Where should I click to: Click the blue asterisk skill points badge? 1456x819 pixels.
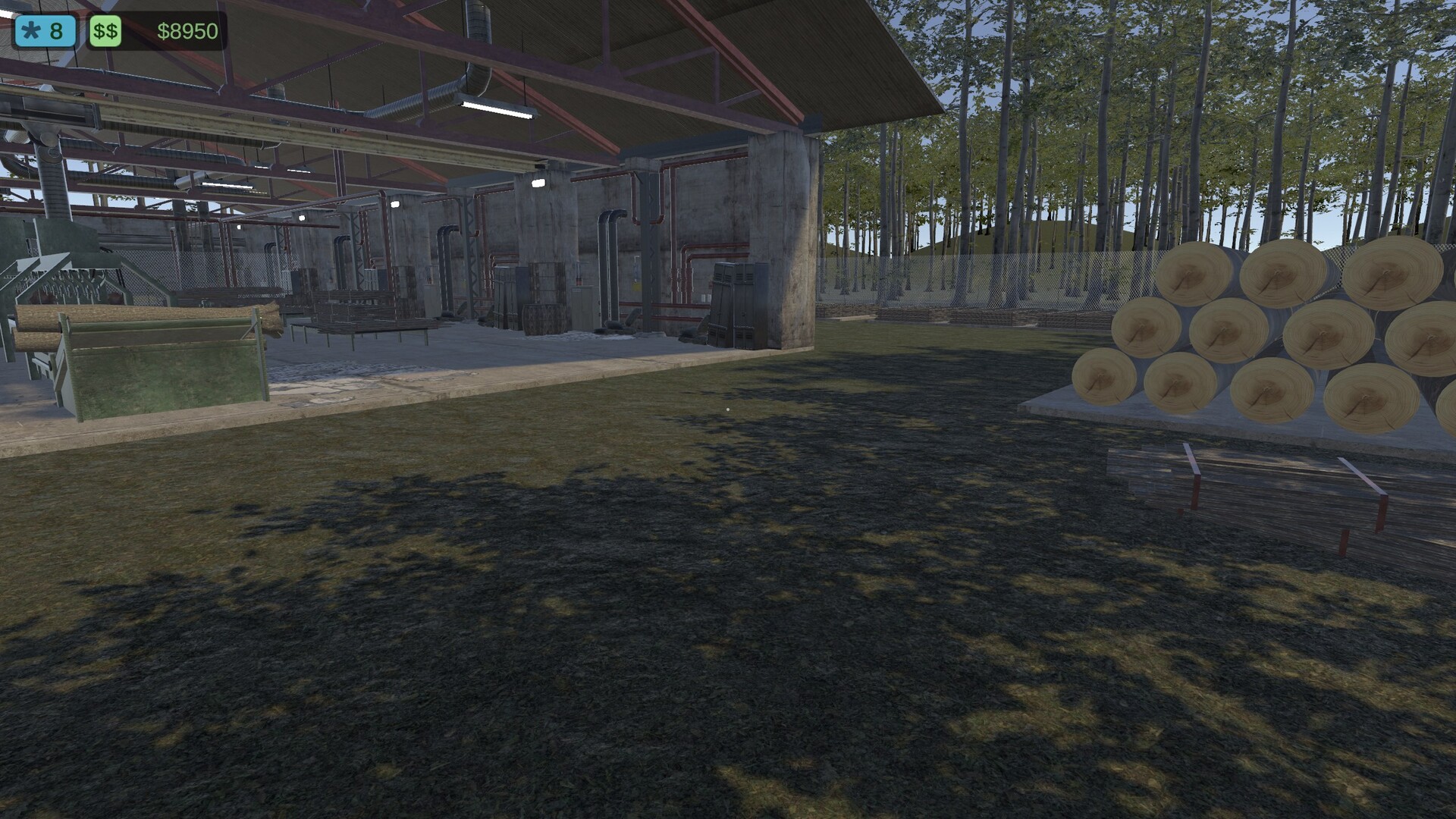(45, 30)
